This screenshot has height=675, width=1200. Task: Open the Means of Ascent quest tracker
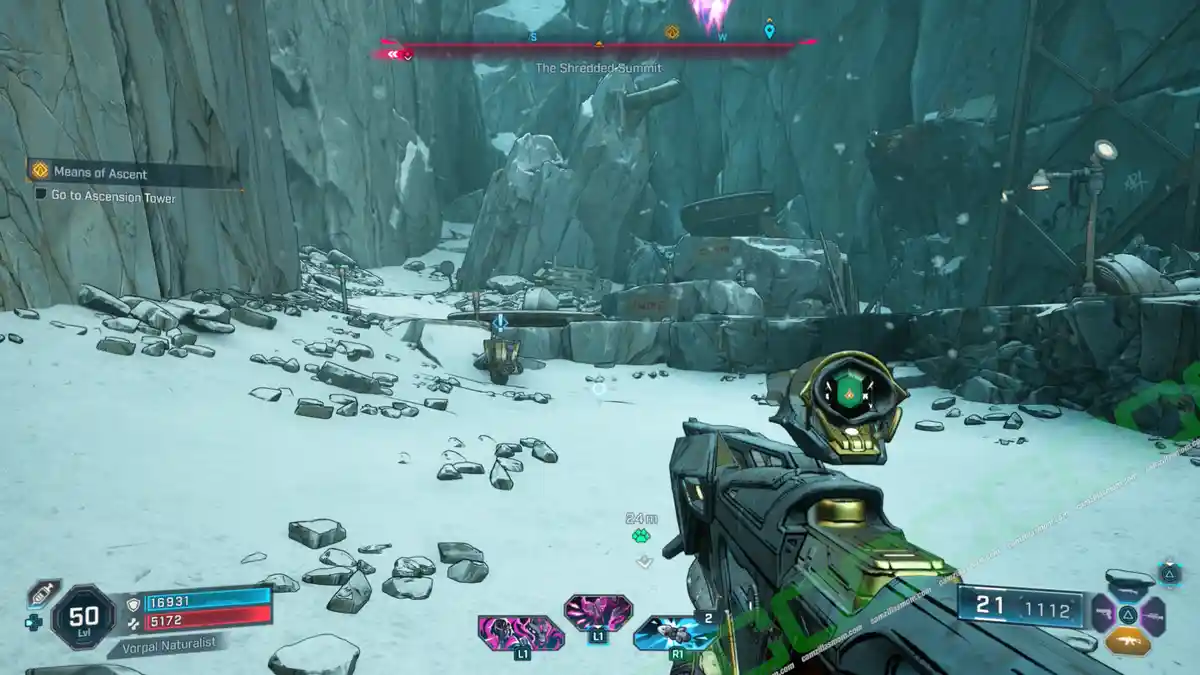click(98, 173)
